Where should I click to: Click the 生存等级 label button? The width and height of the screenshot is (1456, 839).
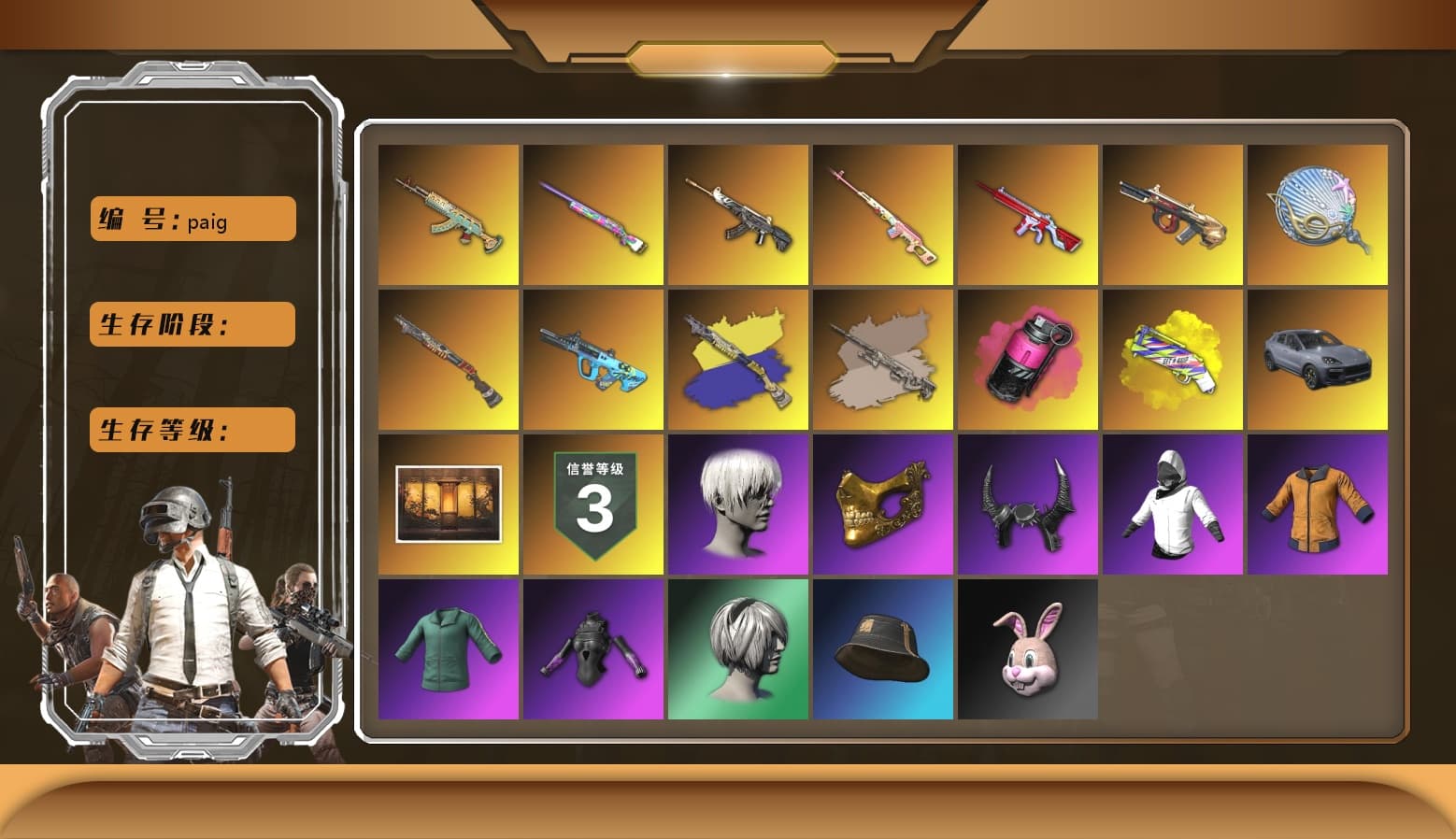192,430
